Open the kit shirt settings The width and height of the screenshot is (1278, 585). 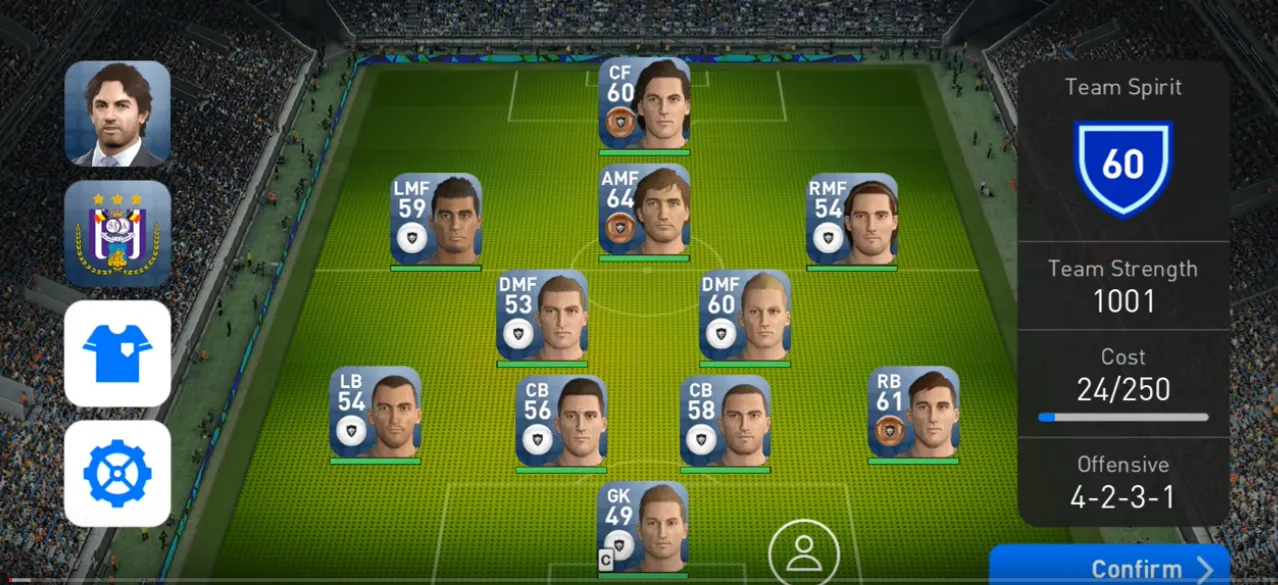click(x=118, y=353)
